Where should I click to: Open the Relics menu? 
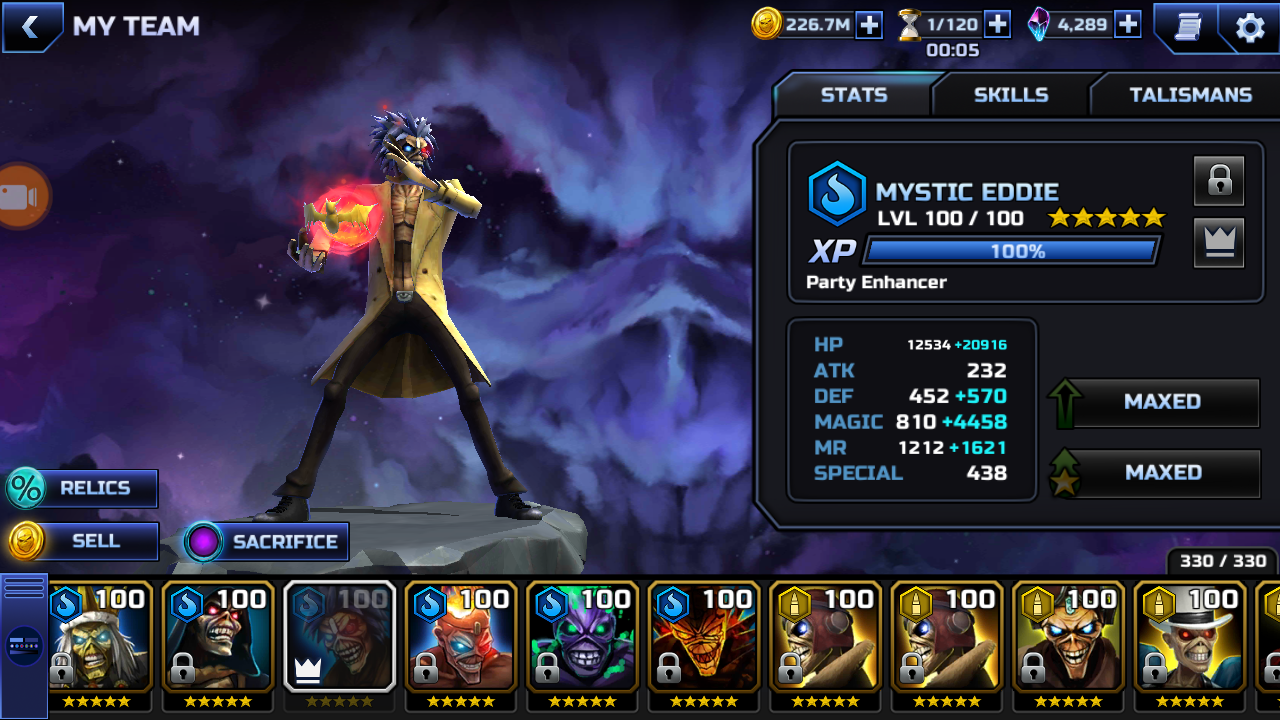click(x=82, y=488)
